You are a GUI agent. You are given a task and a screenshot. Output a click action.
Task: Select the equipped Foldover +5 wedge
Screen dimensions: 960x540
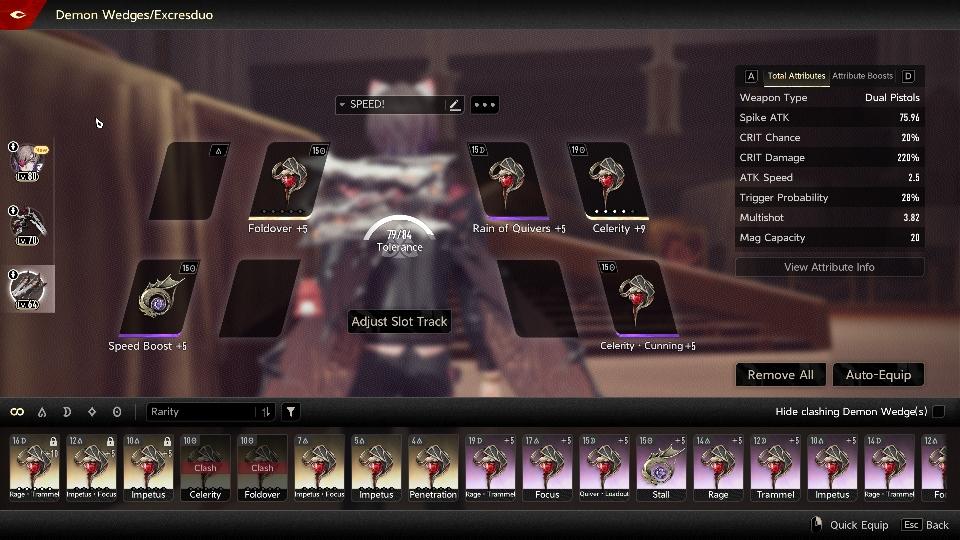(x=287, y=180)
